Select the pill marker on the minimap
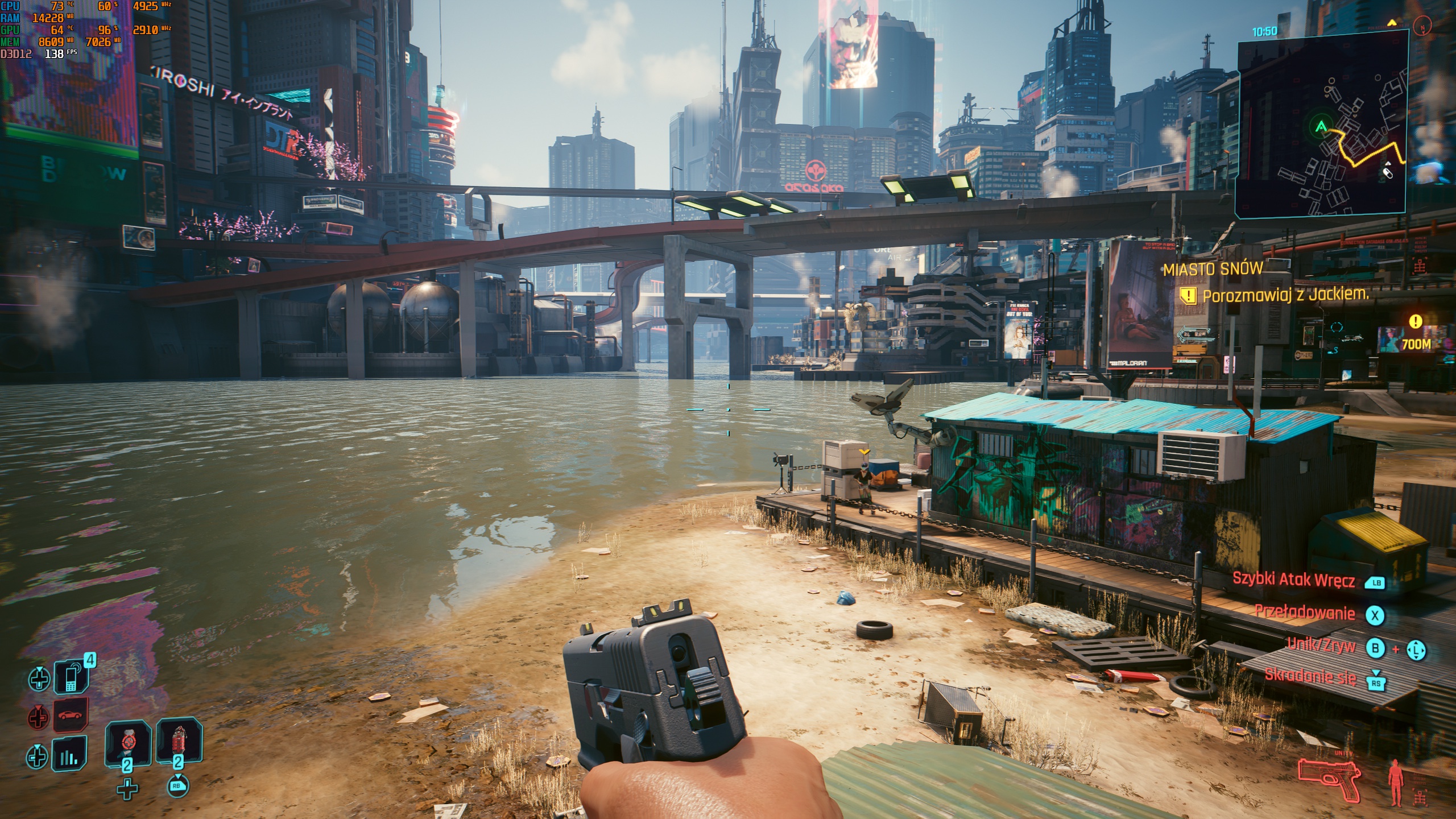The width and height of the screenshot is (1456, 819). click(1388, 172)
